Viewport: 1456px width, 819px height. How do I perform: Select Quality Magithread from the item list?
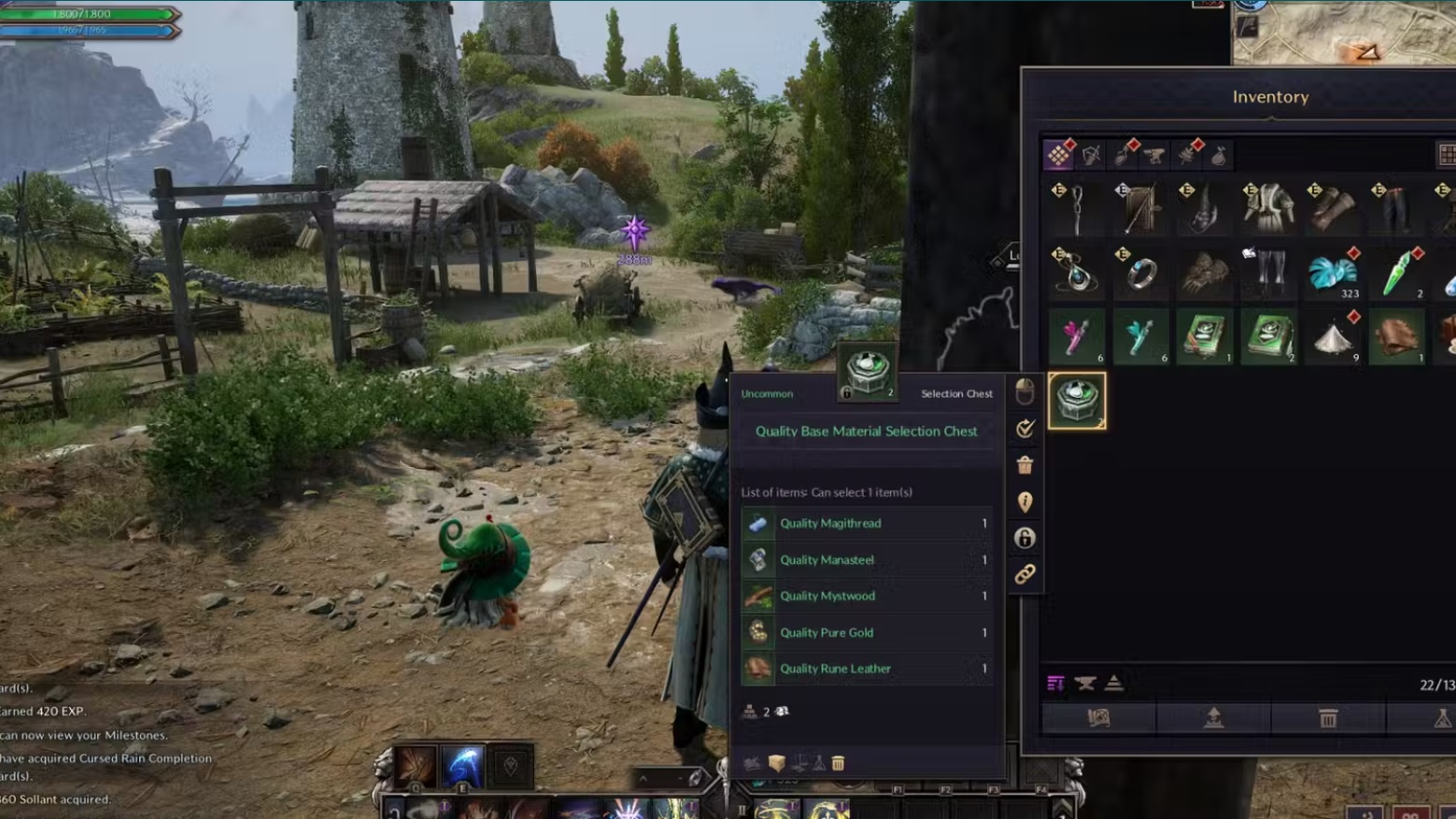tap(830, 523)
